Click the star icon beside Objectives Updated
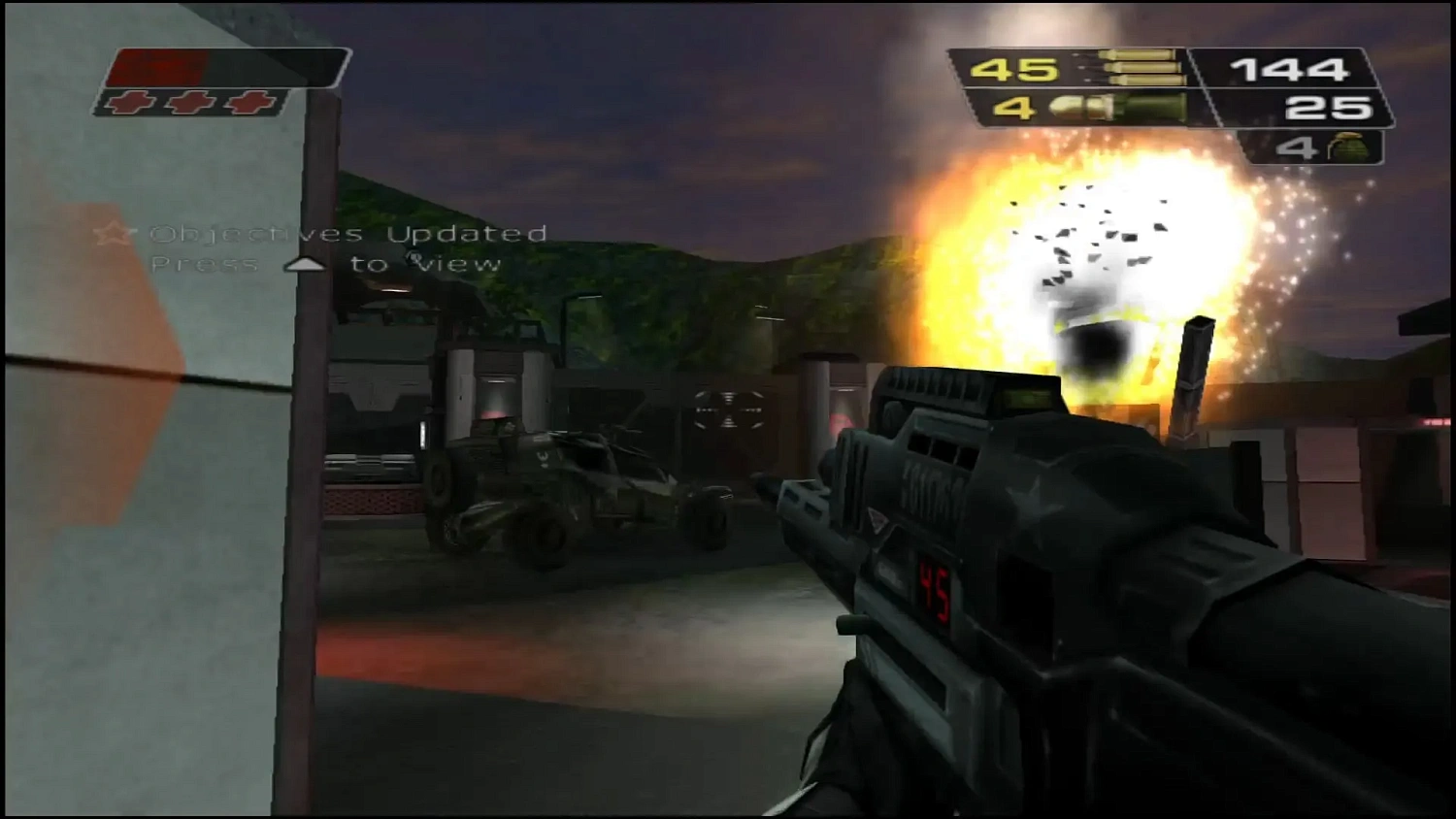The image size is (1456, 819). 116,233
